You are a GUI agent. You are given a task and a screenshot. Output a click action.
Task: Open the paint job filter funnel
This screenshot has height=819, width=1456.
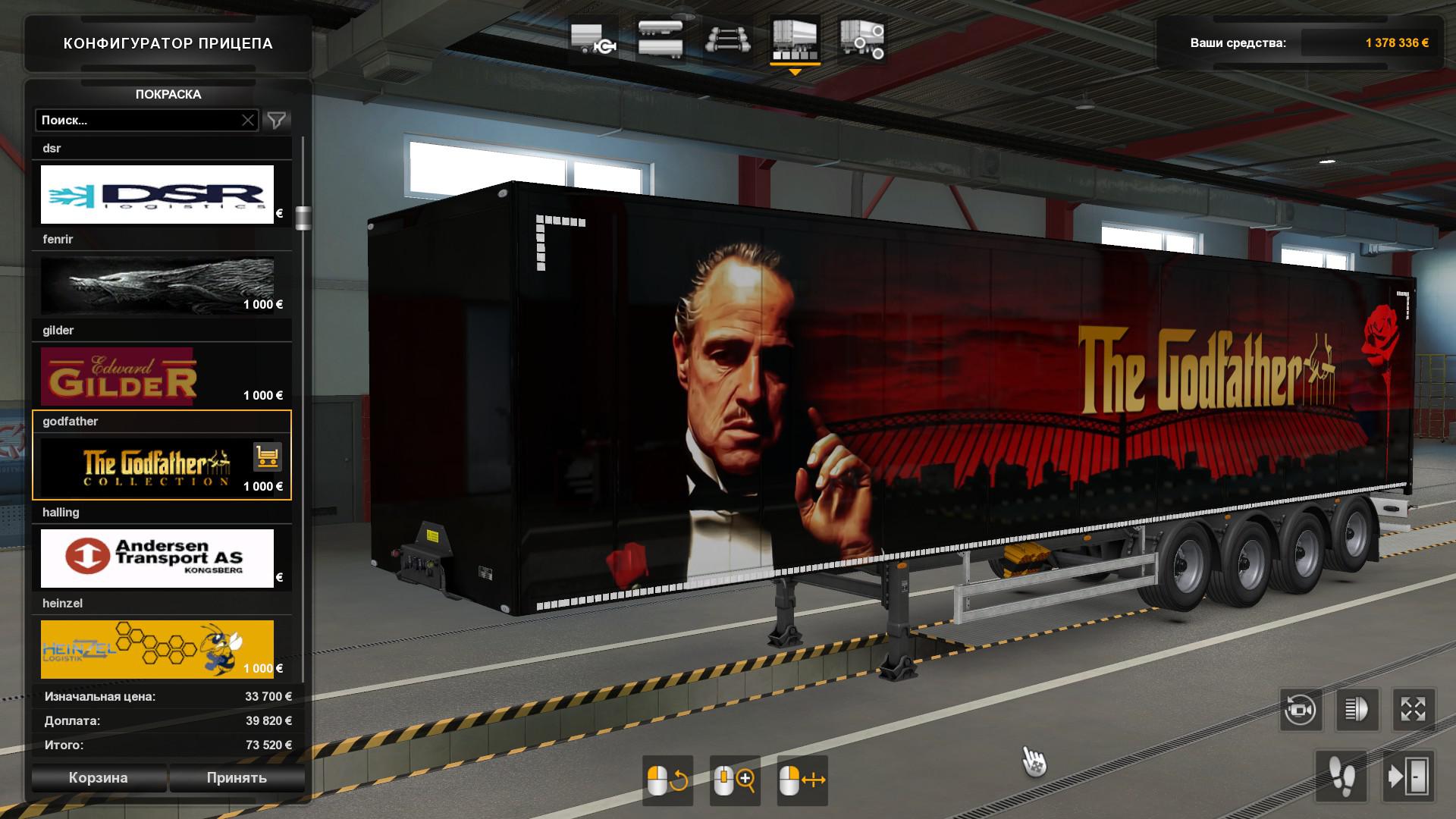[x=277, y=120]
